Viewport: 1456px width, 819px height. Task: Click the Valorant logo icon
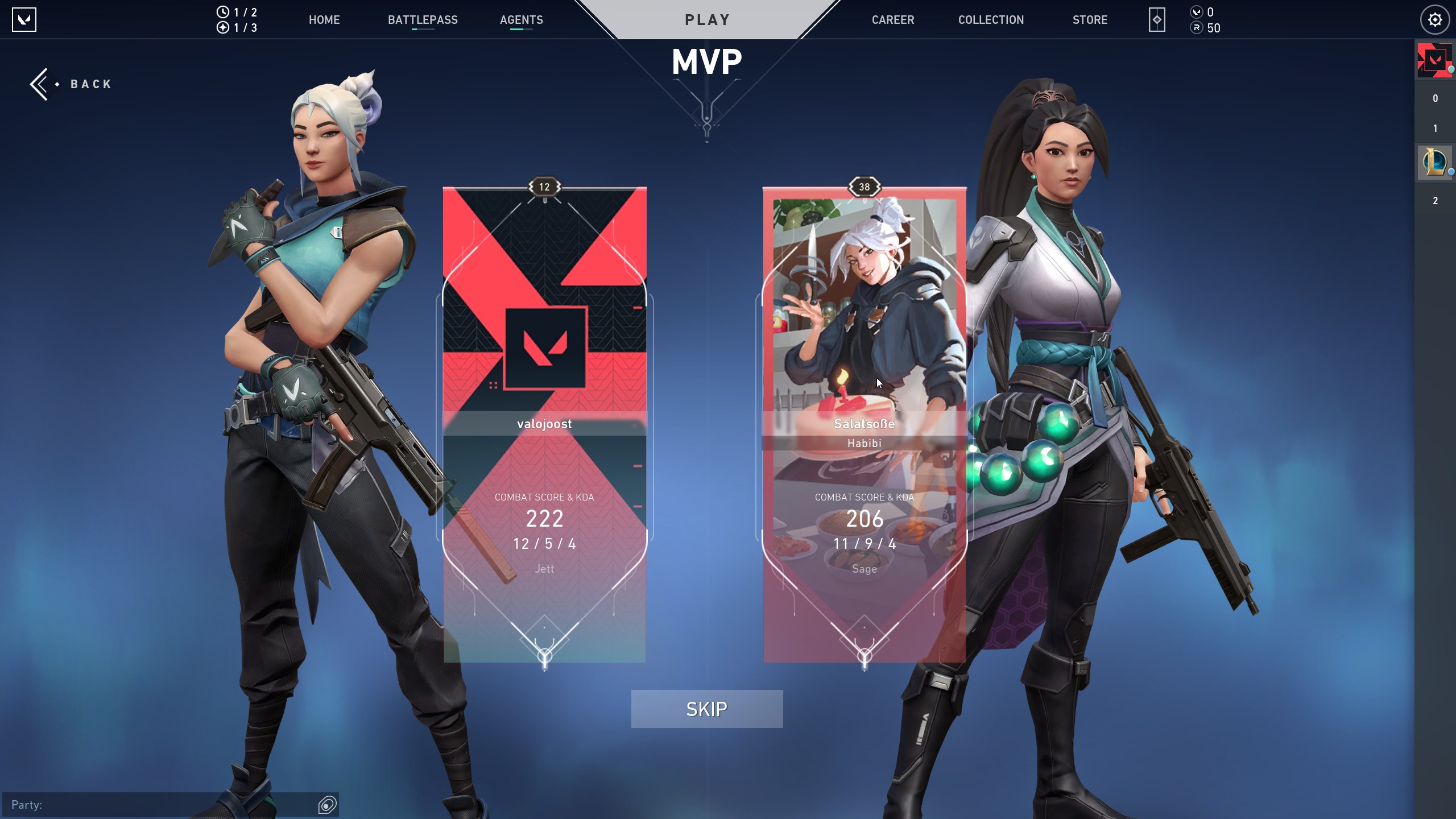[x=24, y=20]
